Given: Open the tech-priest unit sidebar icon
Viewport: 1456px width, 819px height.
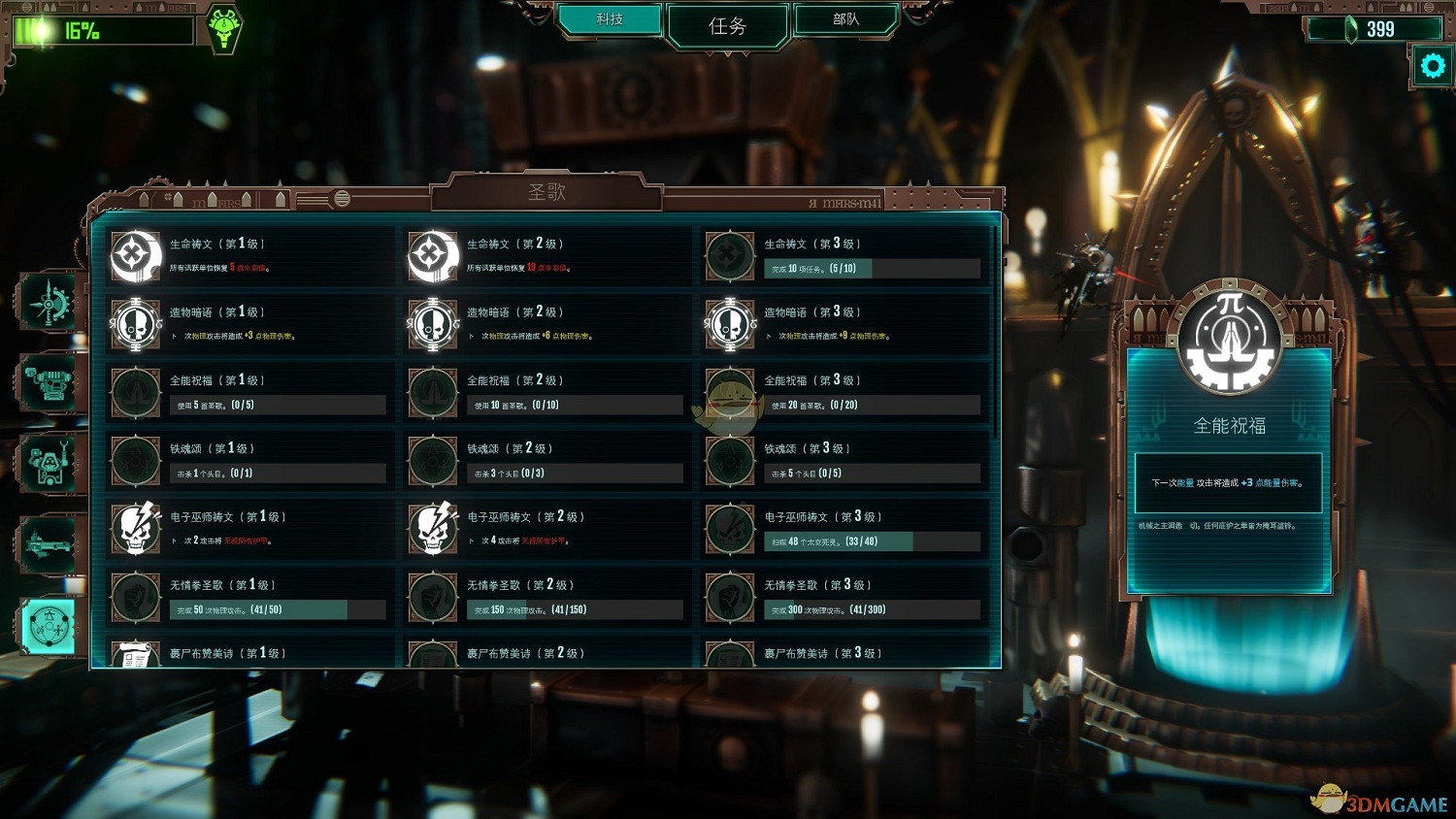Looking at the screenshot, I should click(47, 463).
